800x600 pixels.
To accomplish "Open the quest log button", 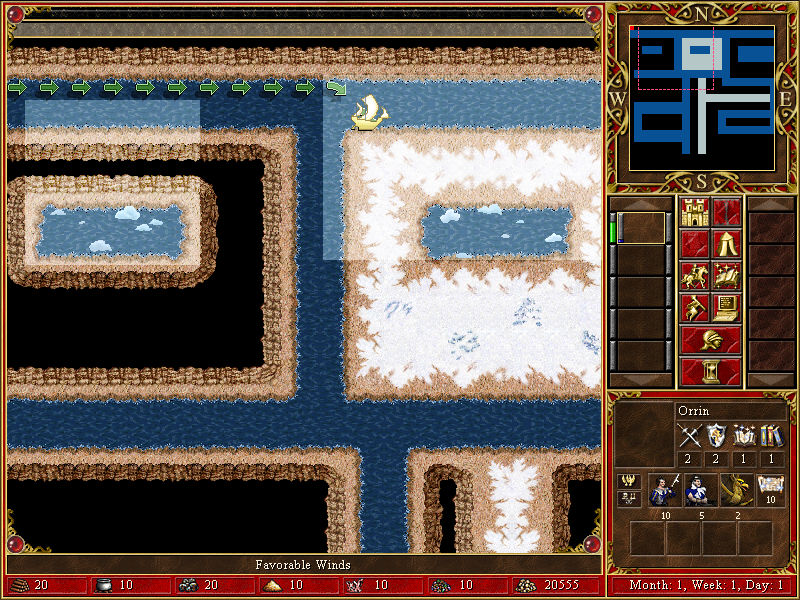I will click(x=694, y=244).
